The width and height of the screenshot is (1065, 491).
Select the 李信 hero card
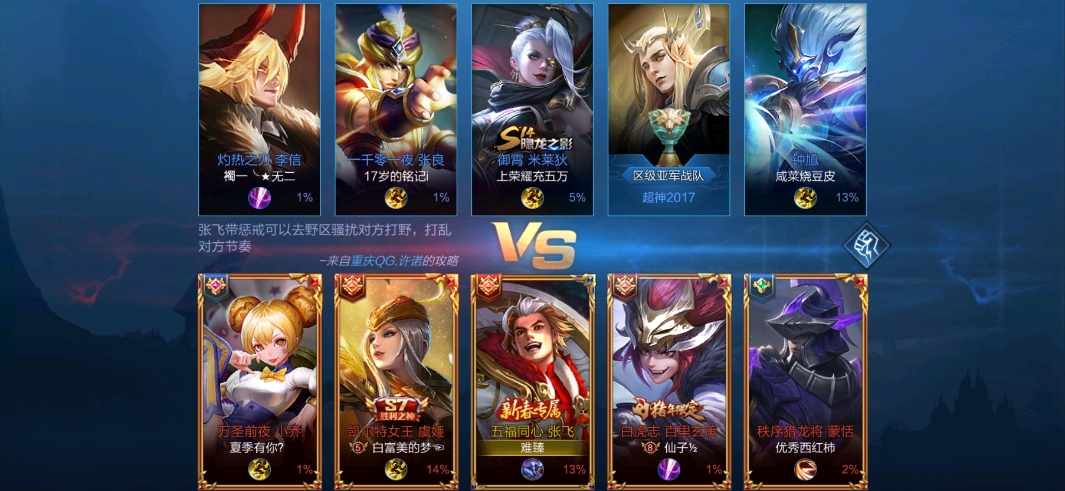point(259,108)
